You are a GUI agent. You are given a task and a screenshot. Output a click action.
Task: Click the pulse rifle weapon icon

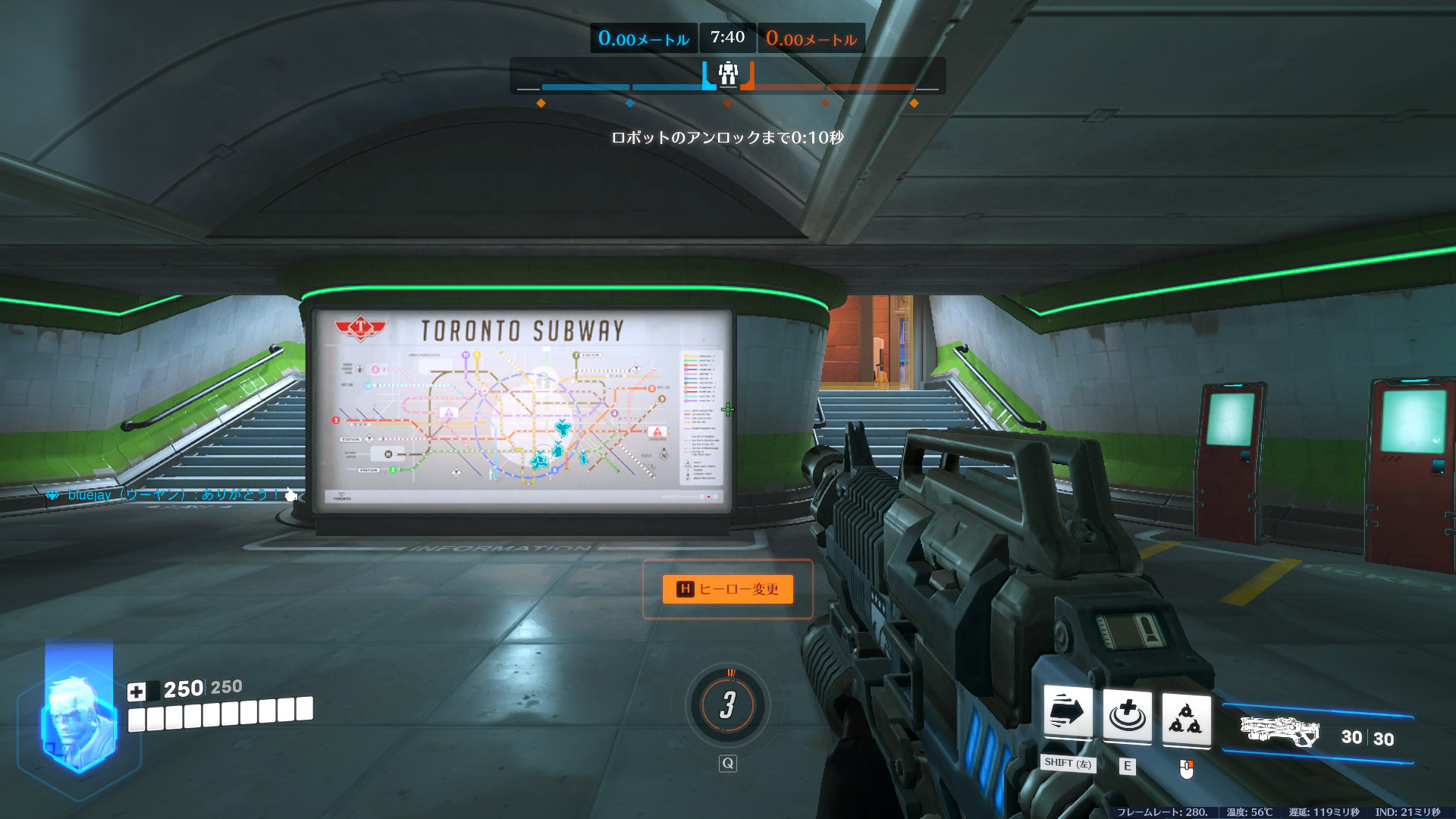1279,733
